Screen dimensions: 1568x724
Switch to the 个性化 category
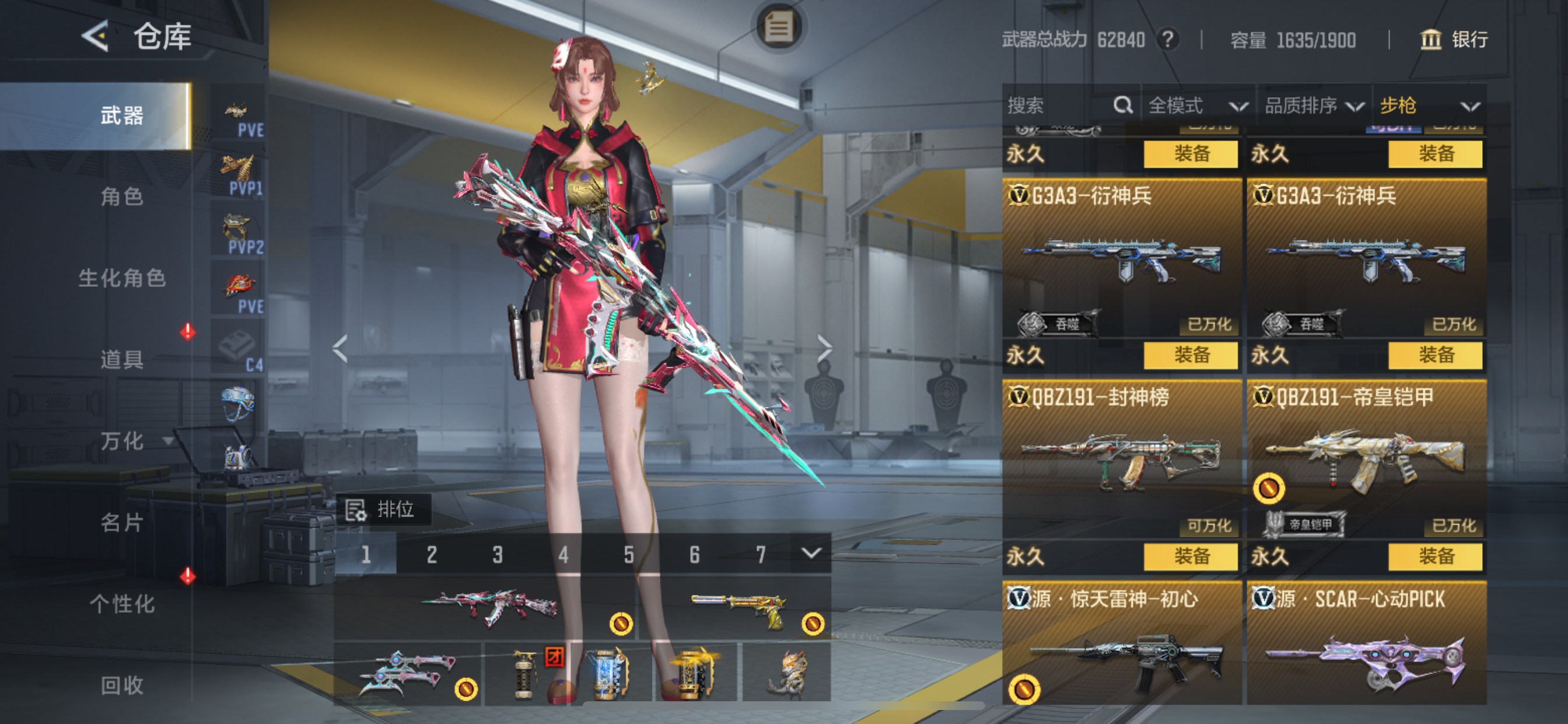[122, 604]
